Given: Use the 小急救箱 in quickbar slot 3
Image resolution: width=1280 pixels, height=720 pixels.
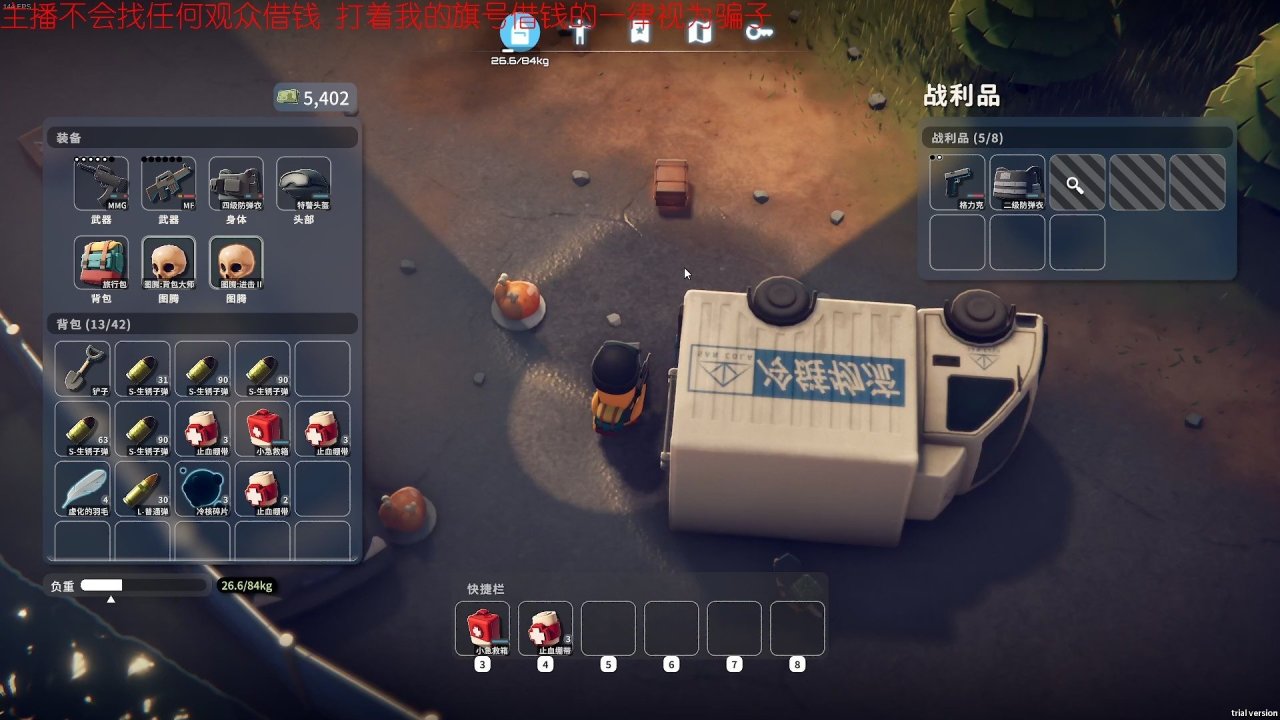Looking at the screenshot, I should pyautogui.click(x=482, y=628).
